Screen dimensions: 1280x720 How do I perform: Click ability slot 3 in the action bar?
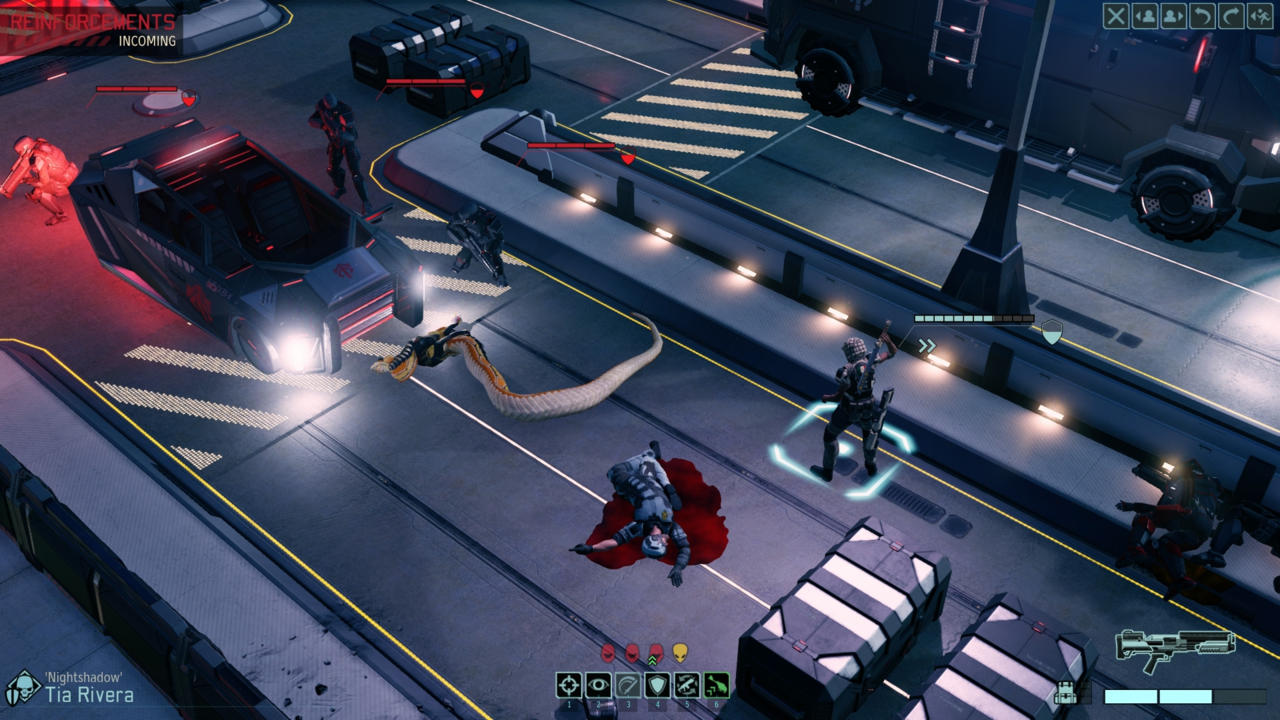pyautogui.click(x=626, y=686)
